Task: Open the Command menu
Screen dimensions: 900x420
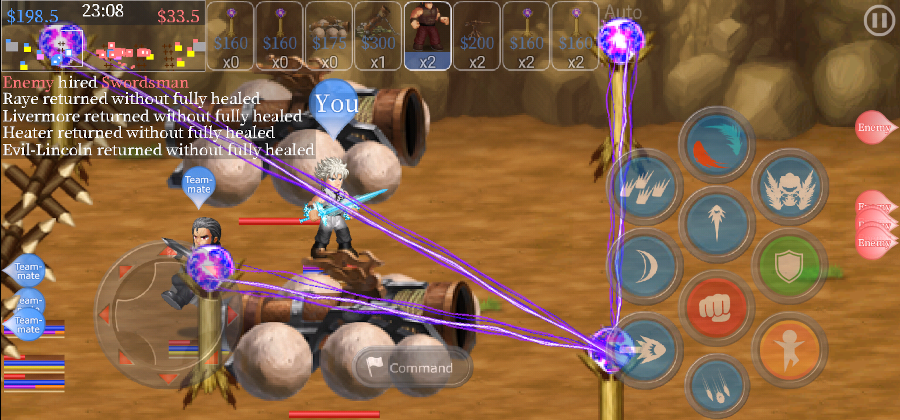Action: (413, 368)
